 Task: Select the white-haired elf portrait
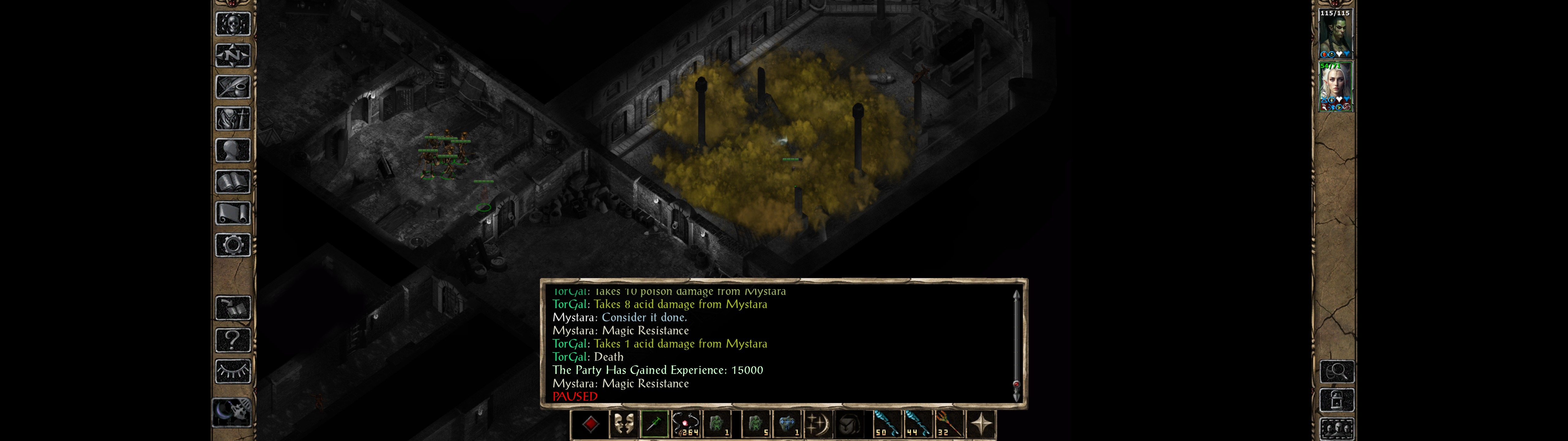1335,86
